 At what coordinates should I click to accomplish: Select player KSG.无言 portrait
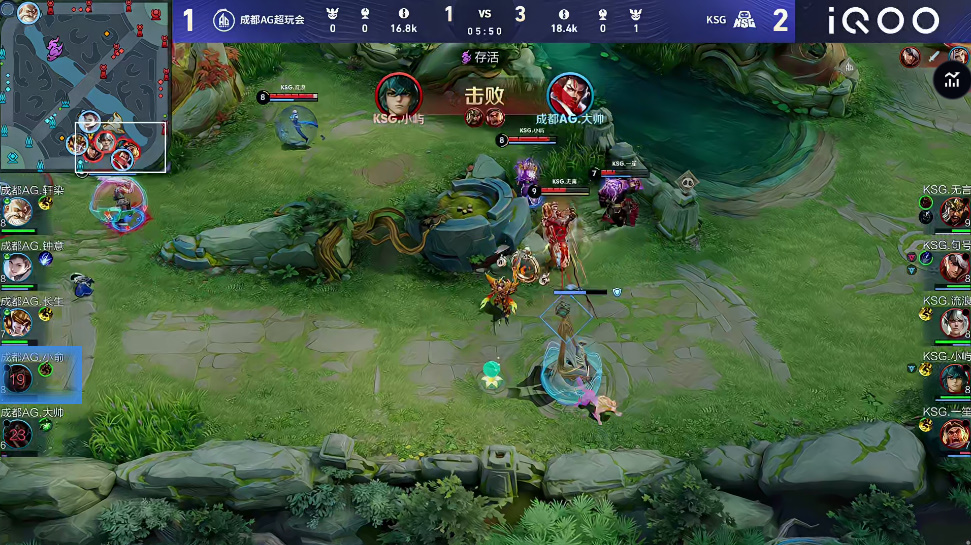pyautogui.click(x=953, y=212)
